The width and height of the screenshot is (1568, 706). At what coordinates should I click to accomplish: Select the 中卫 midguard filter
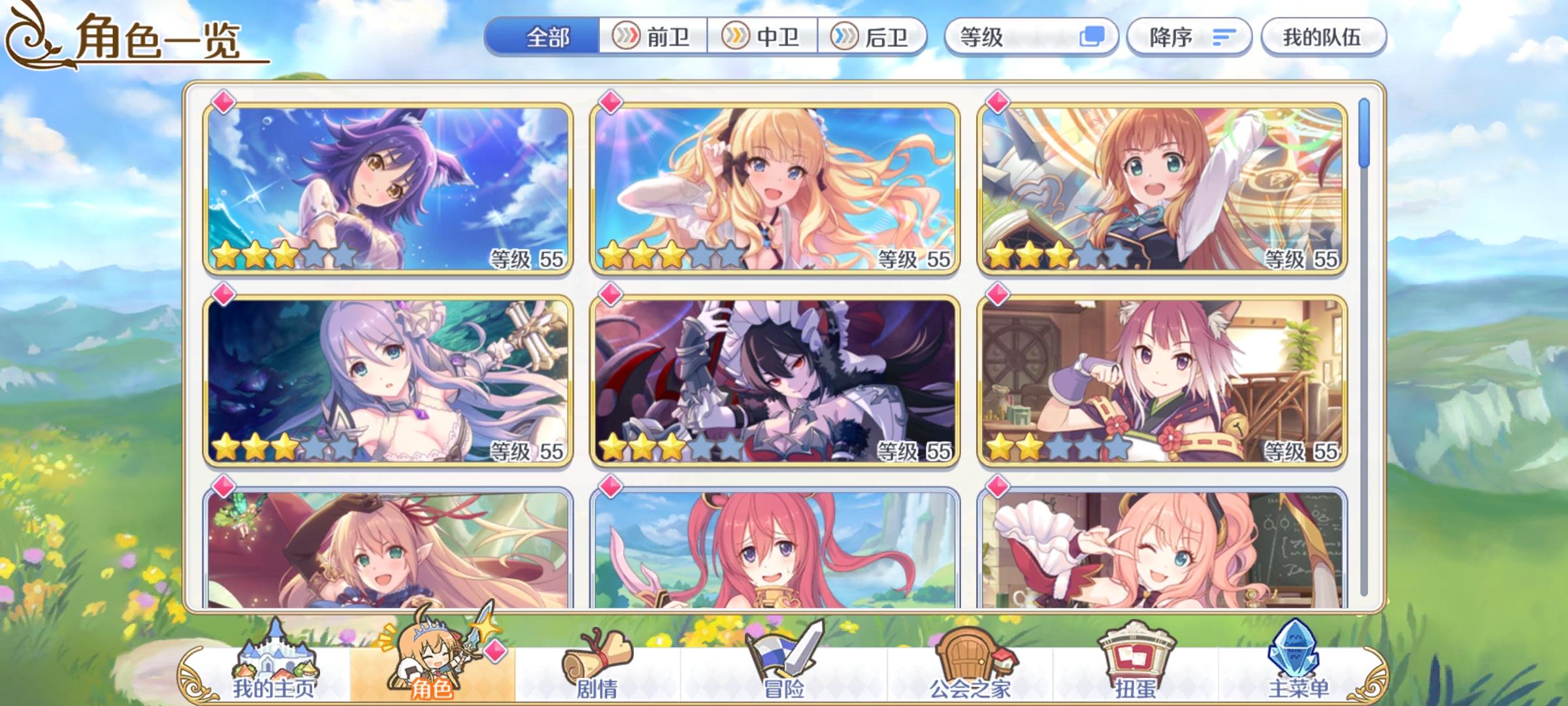[763, 37]
